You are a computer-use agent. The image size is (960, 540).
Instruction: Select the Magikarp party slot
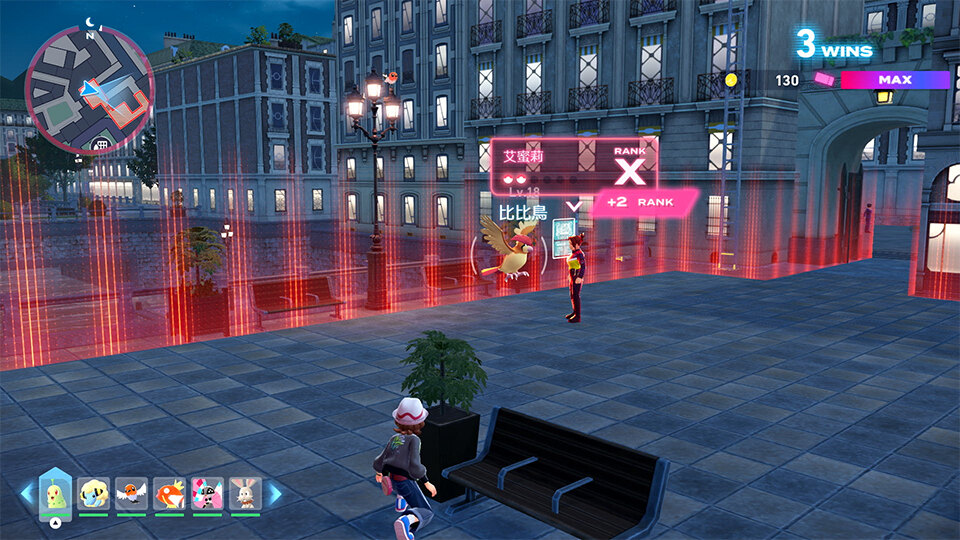(x=170, y=493)
